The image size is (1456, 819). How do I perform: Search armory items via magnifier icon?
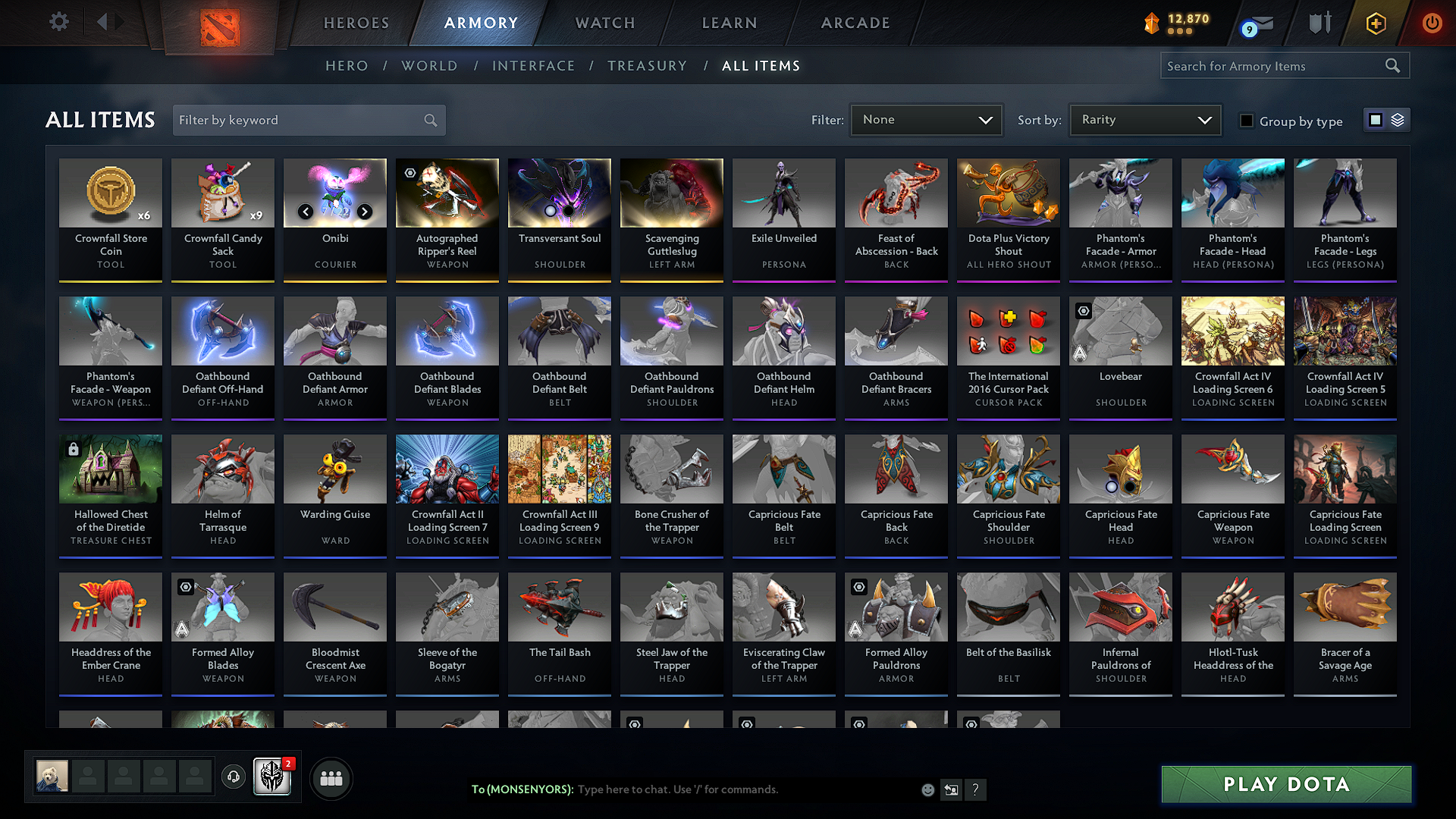coord(1393,65)
